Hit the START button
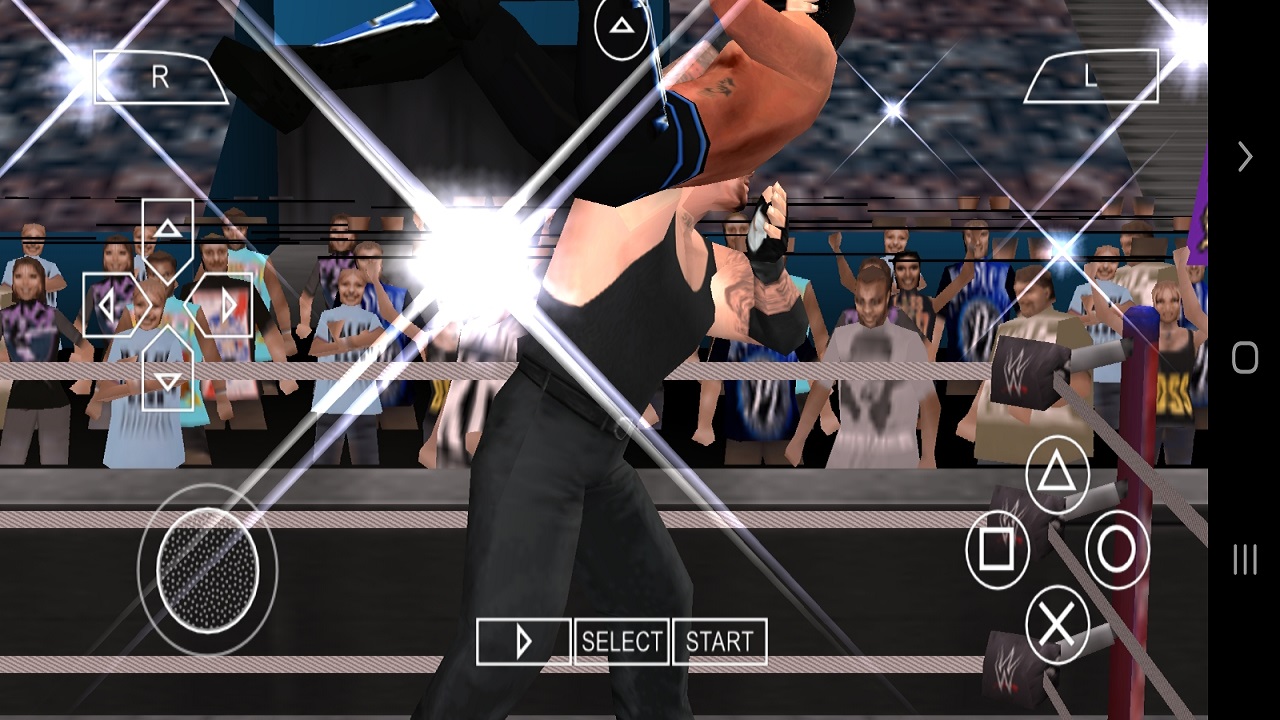1280x720 pixels. point(719,642)
